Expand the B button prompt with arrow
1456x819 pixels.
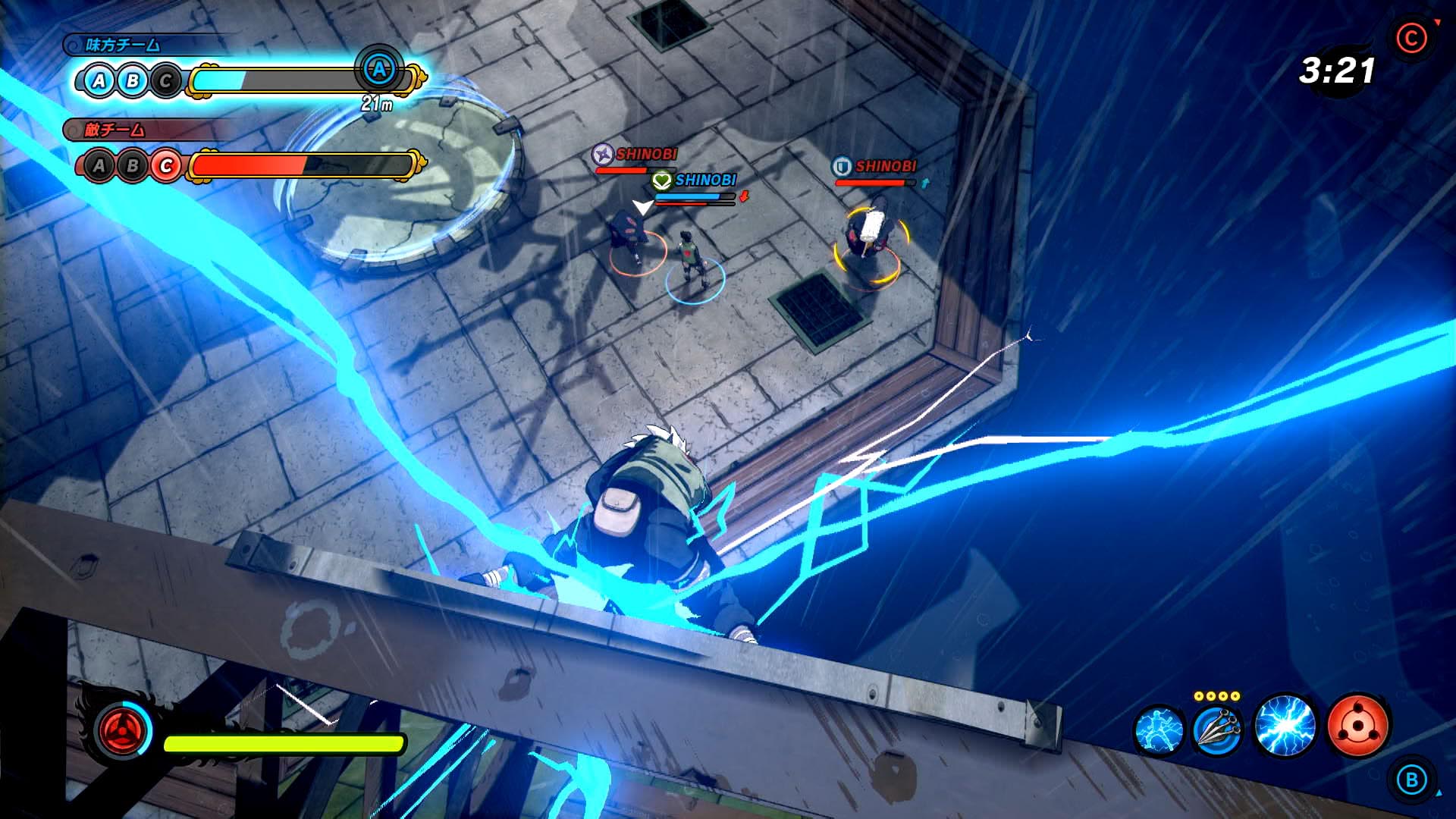(x=1414, y=780)
